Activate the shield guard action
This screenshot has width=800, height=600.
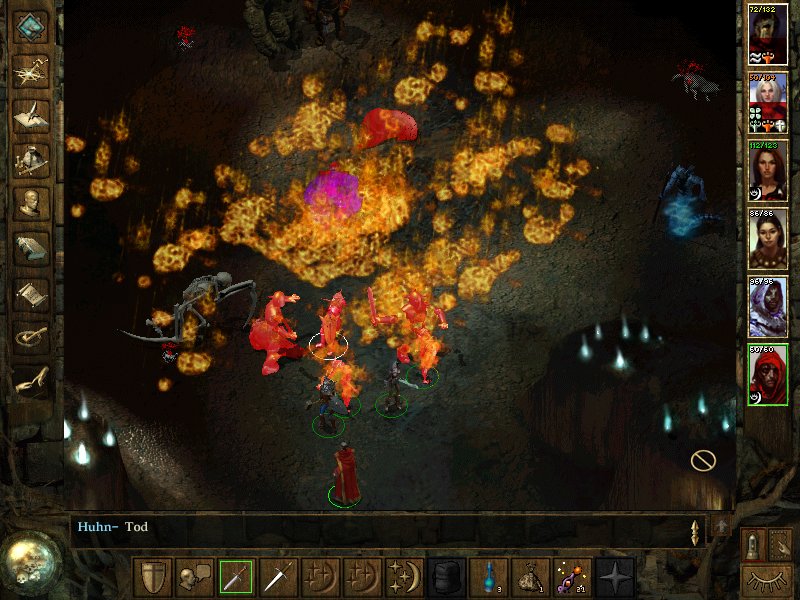point(152,577)
